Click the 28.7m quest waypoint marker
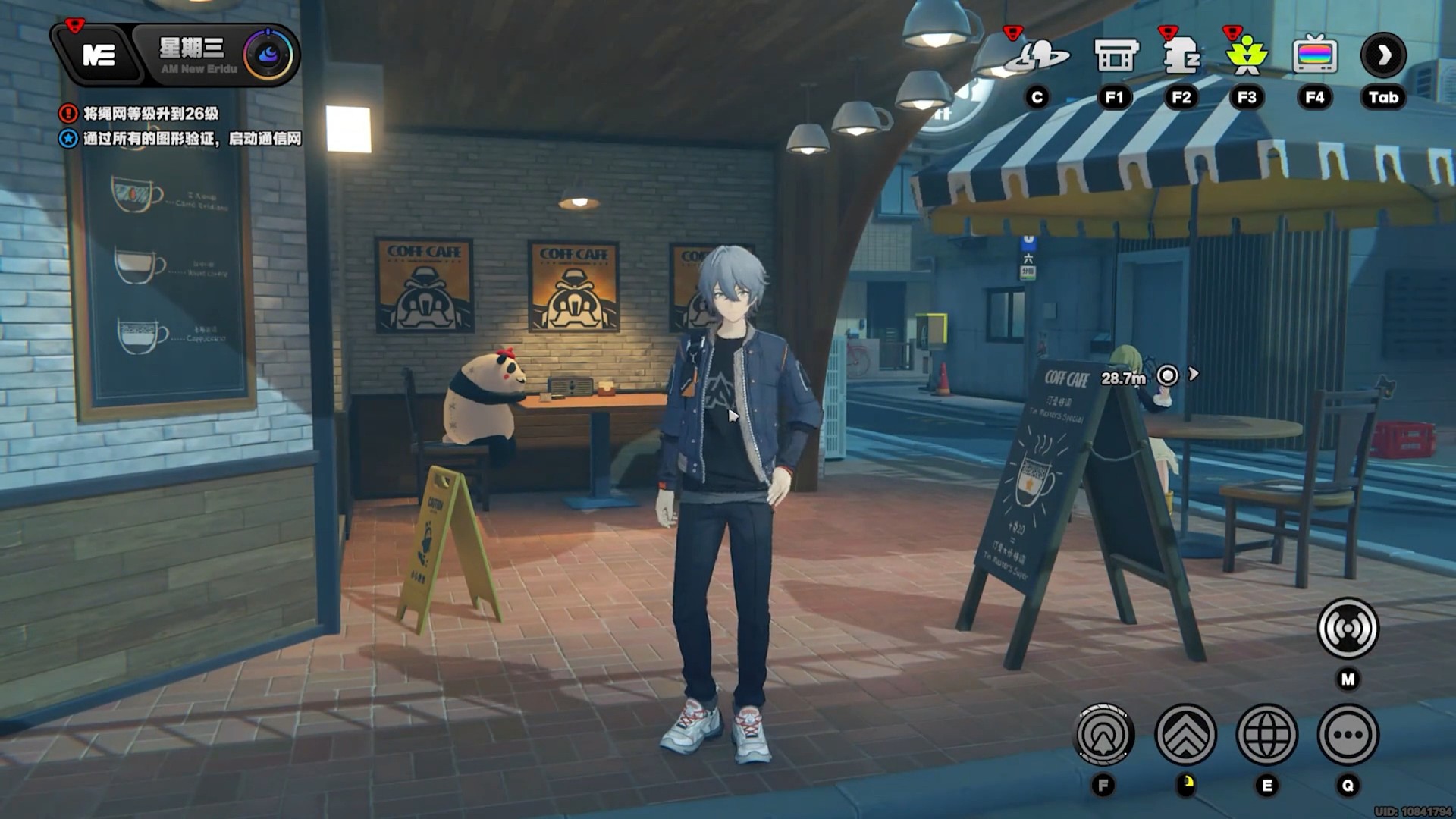The image size is (1456, 819). coord(1168,375)
